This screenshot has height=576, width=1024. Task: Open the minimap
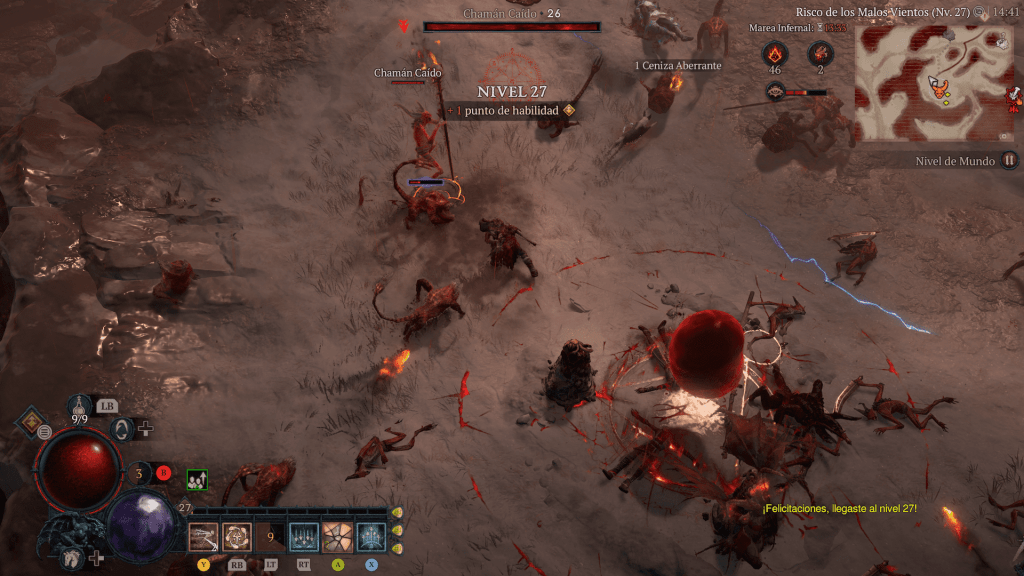936,84
